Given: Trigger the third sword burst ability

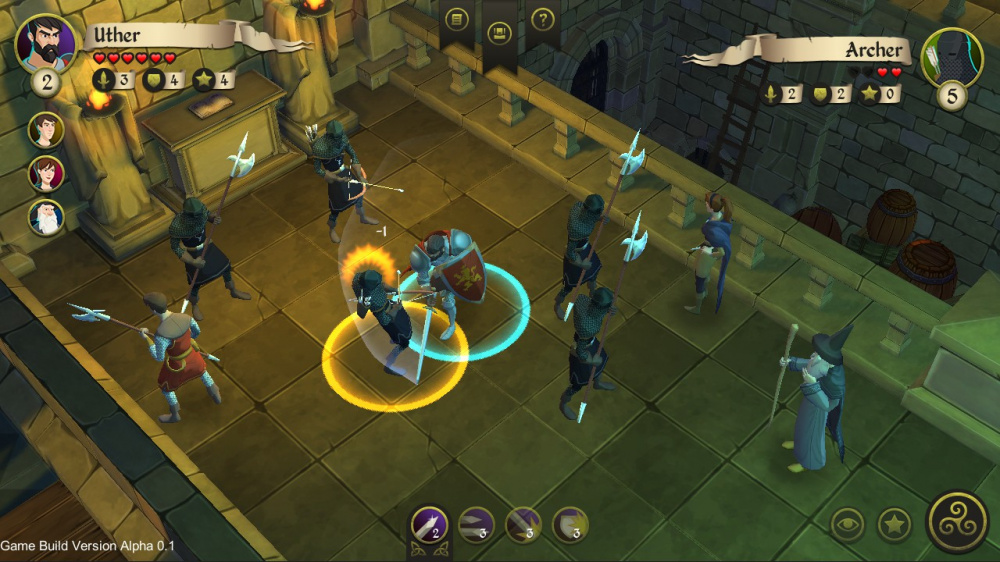Looking at the screenshot, I should [523, 523].
